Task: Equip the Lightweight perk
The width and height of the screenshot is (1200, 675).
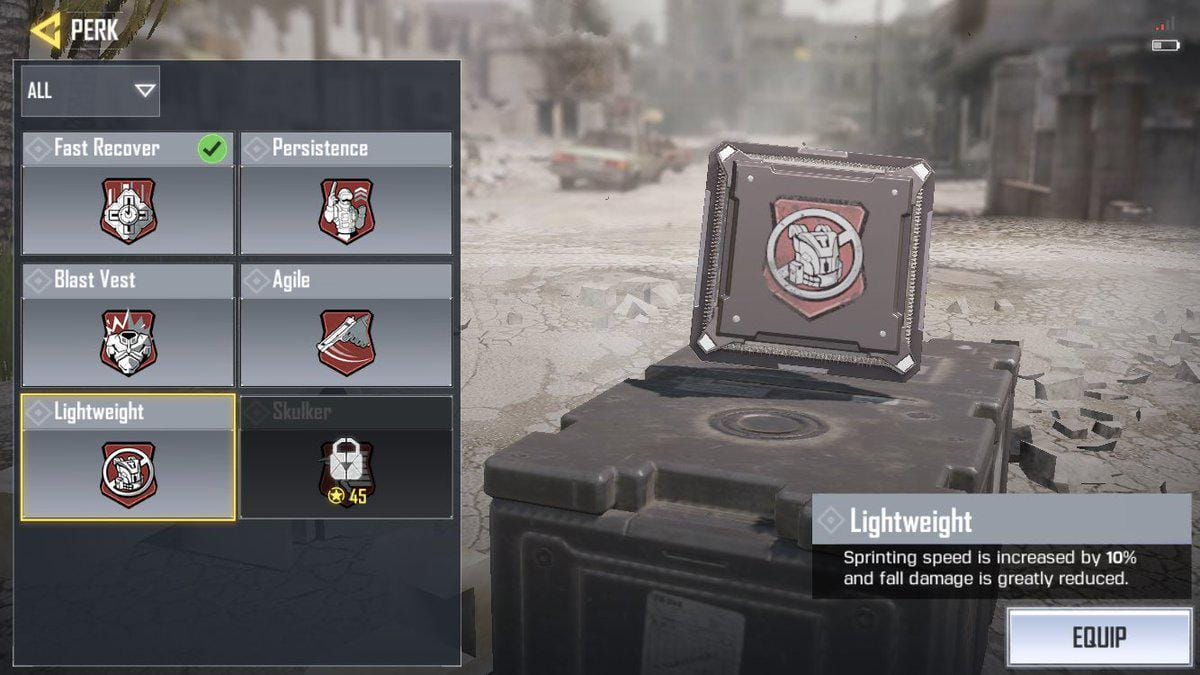Action: [1099, 637]
